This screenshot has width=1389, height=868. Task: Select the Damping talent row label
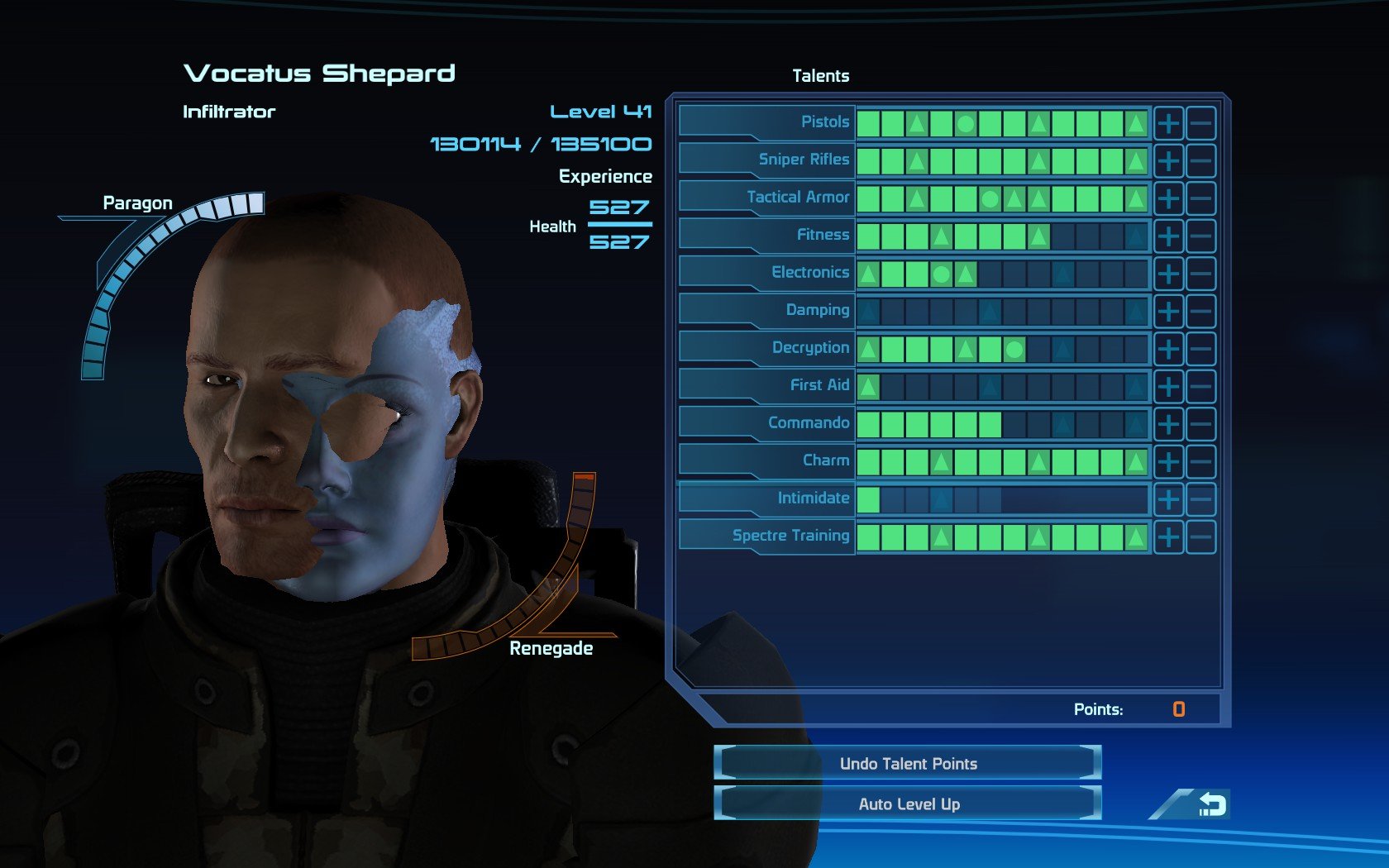(817, 310)
